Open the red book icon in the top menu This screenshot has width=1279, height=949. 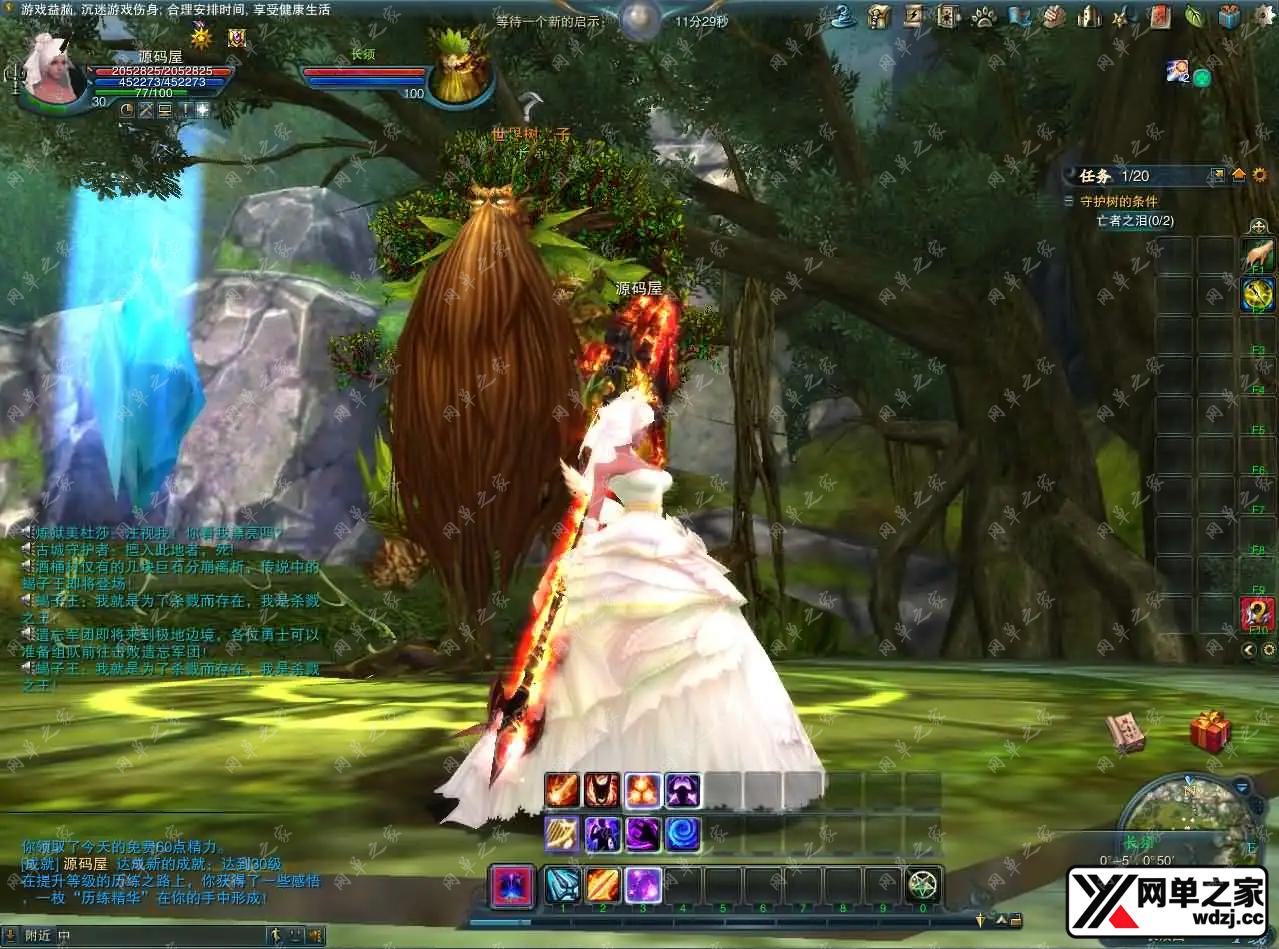tap(1159, 16)
